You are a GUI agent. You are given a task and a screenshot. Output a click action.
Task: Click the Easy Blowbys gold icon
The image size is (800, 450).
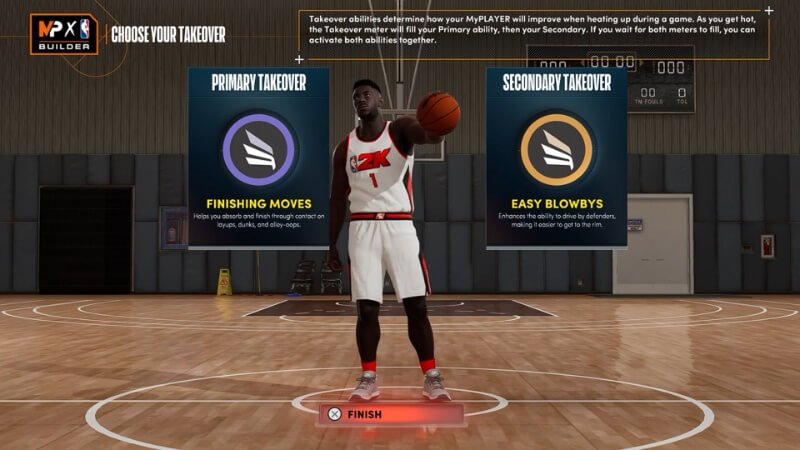(556, 149)
